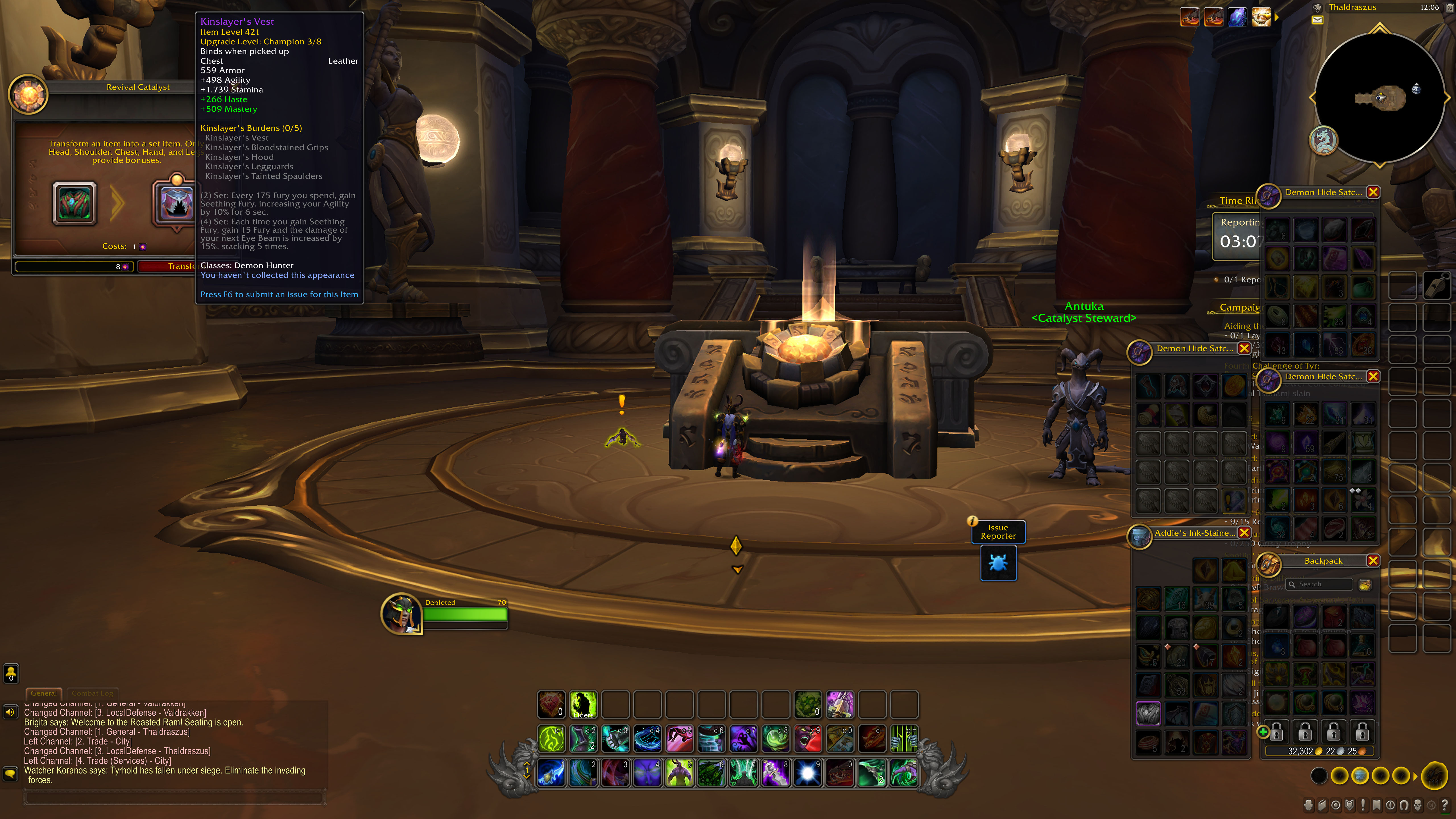
Task: Activate the ability bound to c-1
Action: pyautogui.click(x=551, y=739)
